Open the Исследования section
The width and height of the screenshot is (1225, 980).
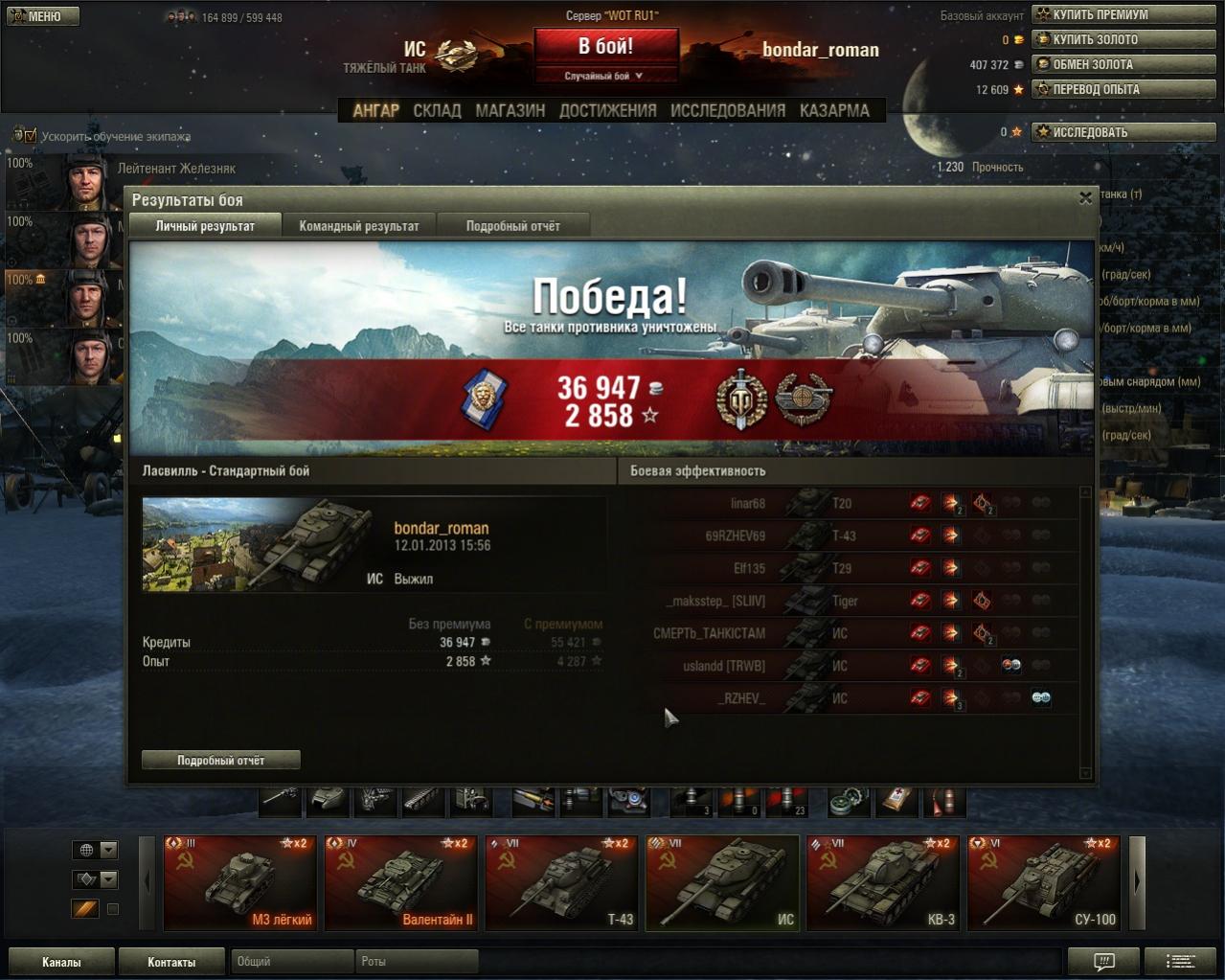click(x=727, y=110)
